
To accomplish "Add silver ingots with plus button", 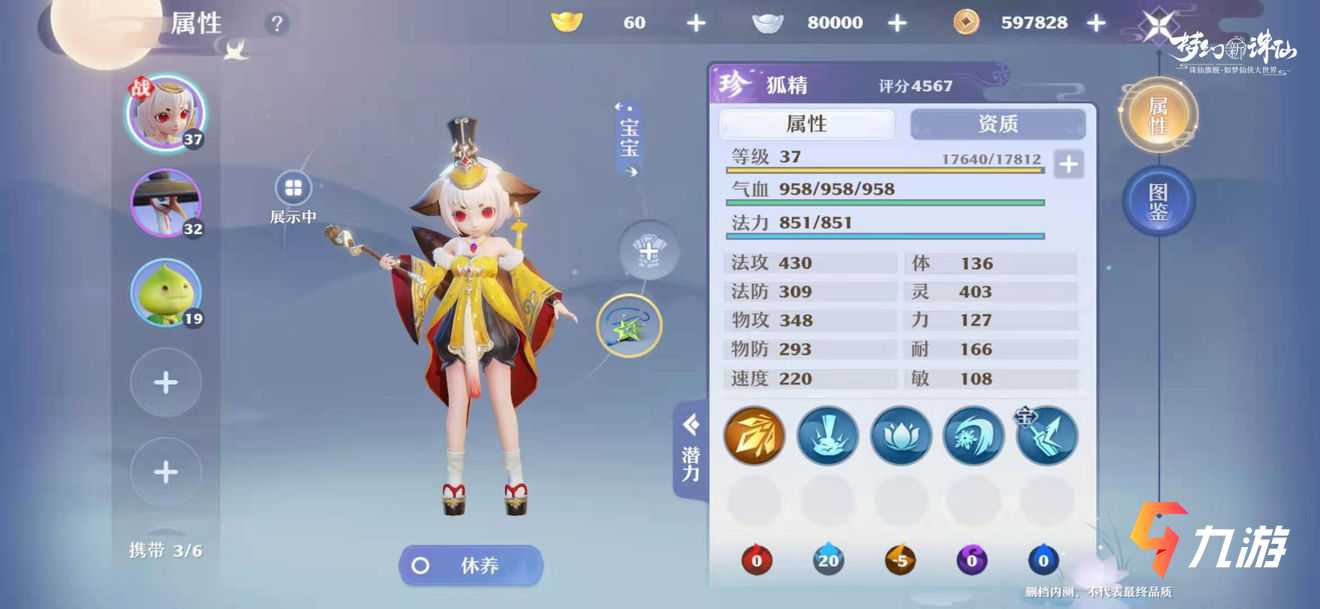I will (897, 22).
